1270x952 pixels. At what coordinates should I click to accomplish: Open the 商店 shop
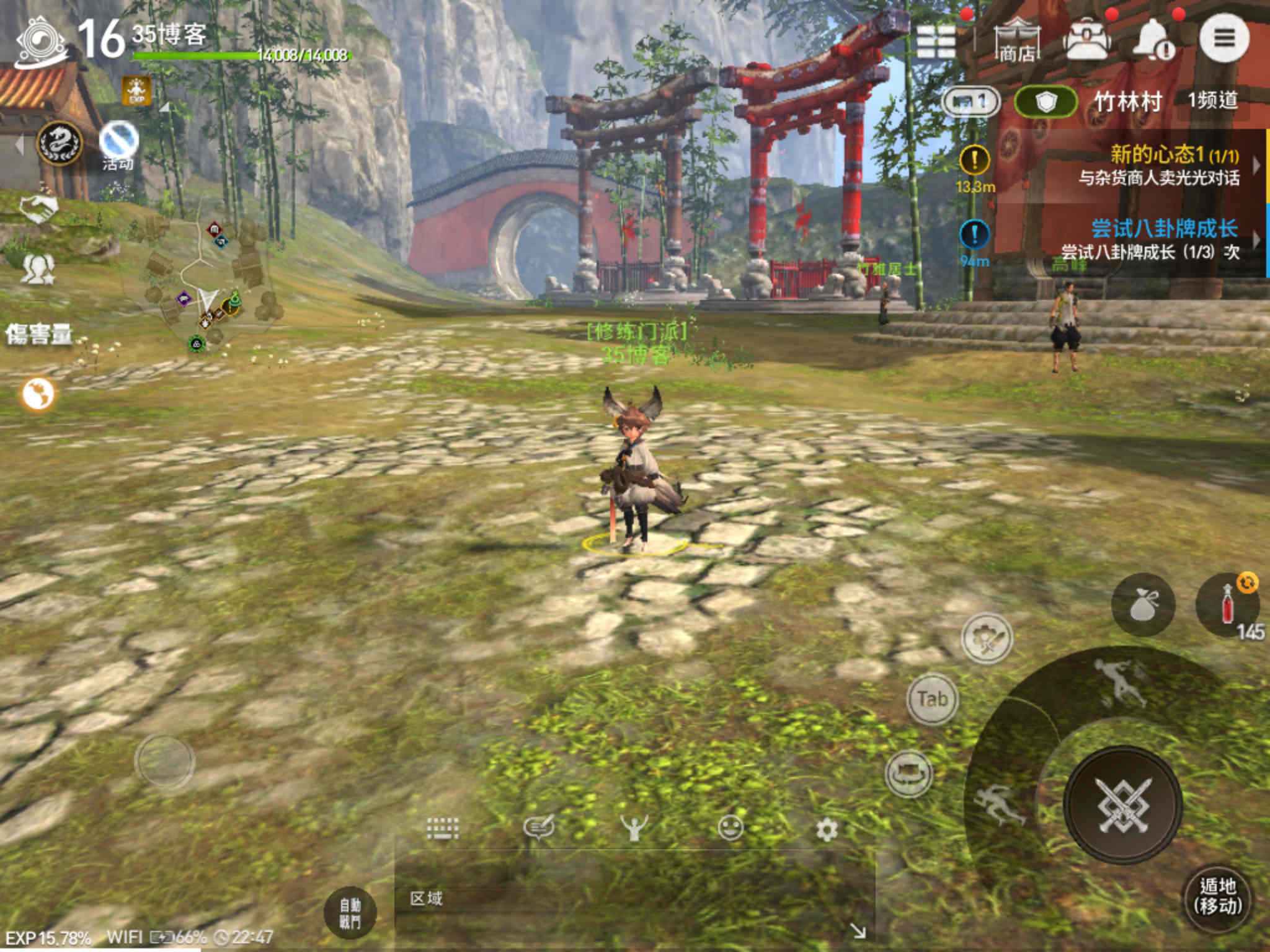click(1018, 41)
